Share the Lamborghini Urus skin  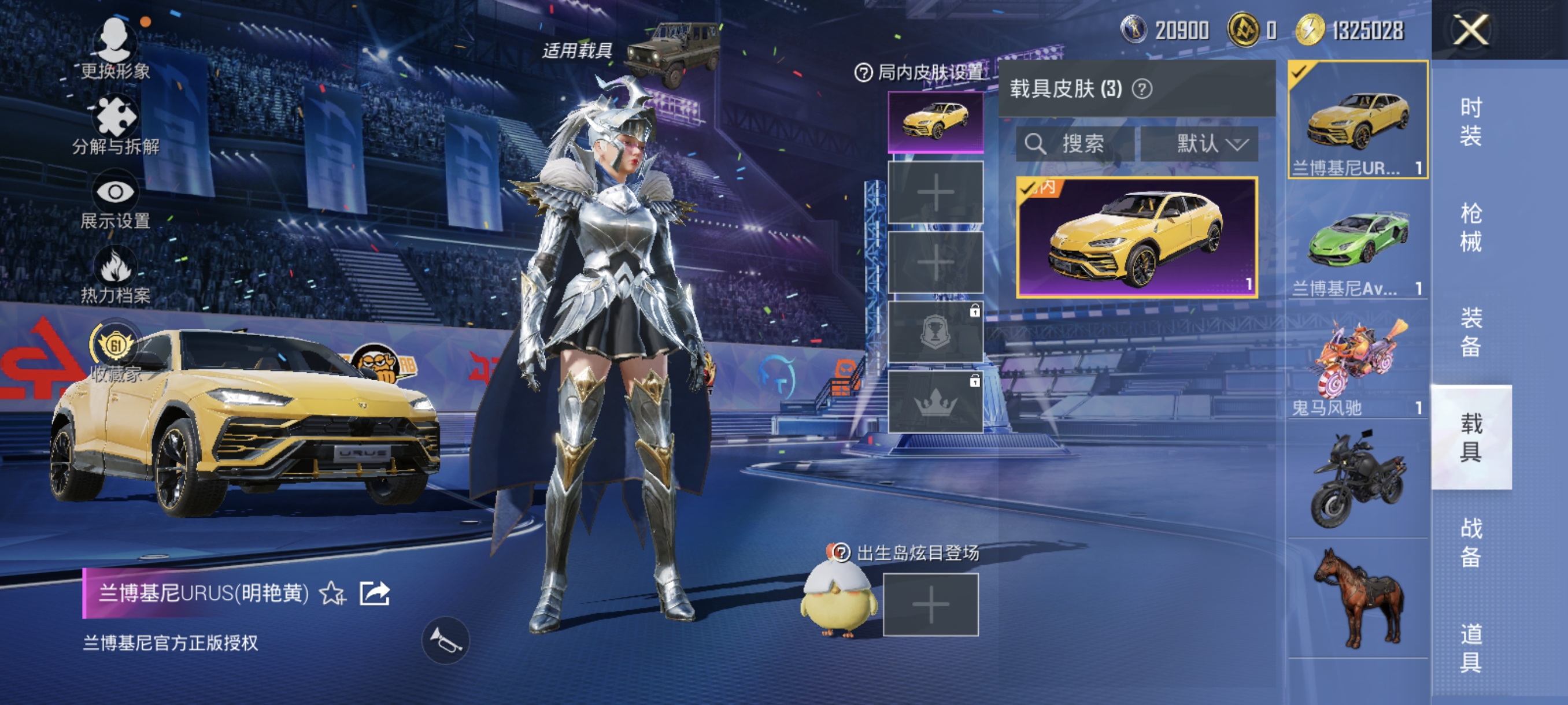374,593
